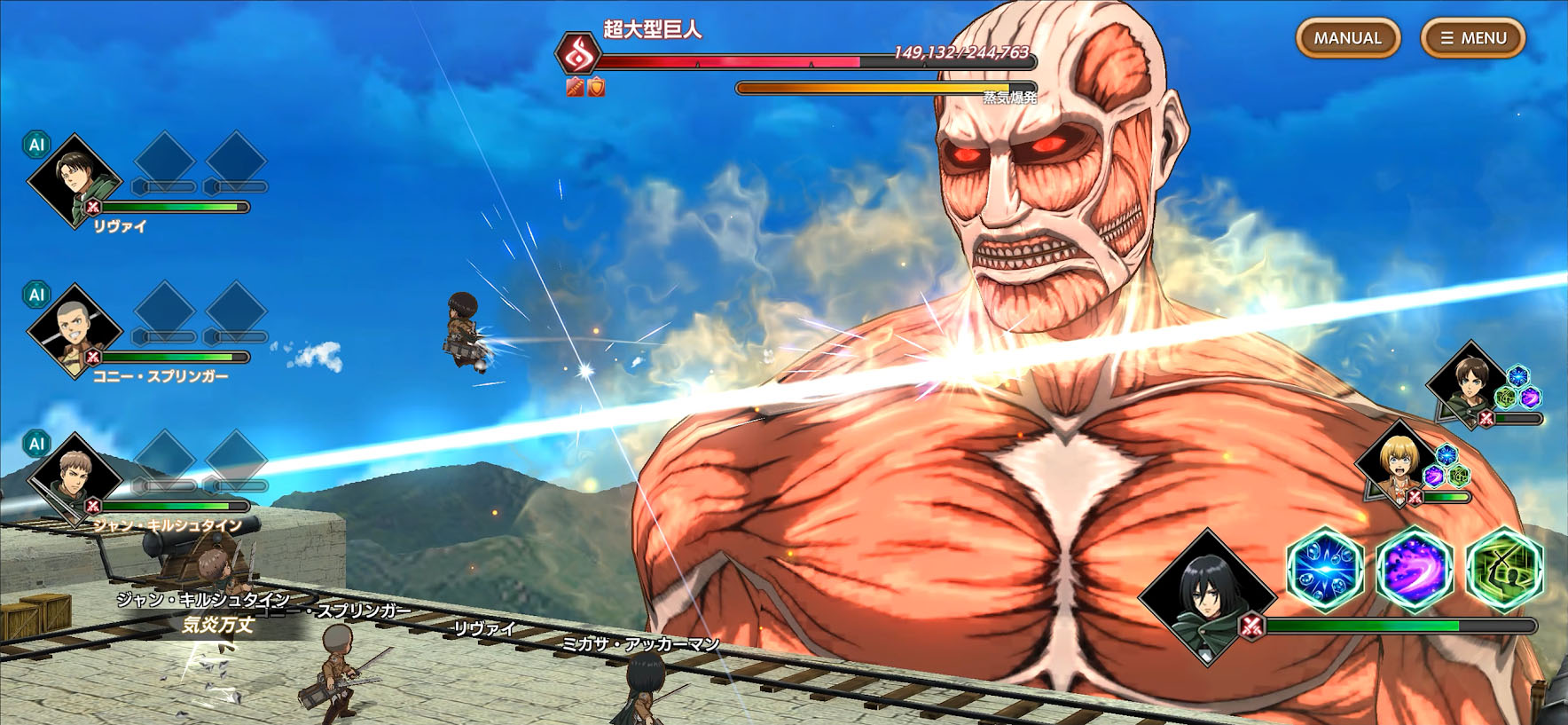Toggle the MANUAL battle mode button
1568x725 pixels.
click(1347, 38)
